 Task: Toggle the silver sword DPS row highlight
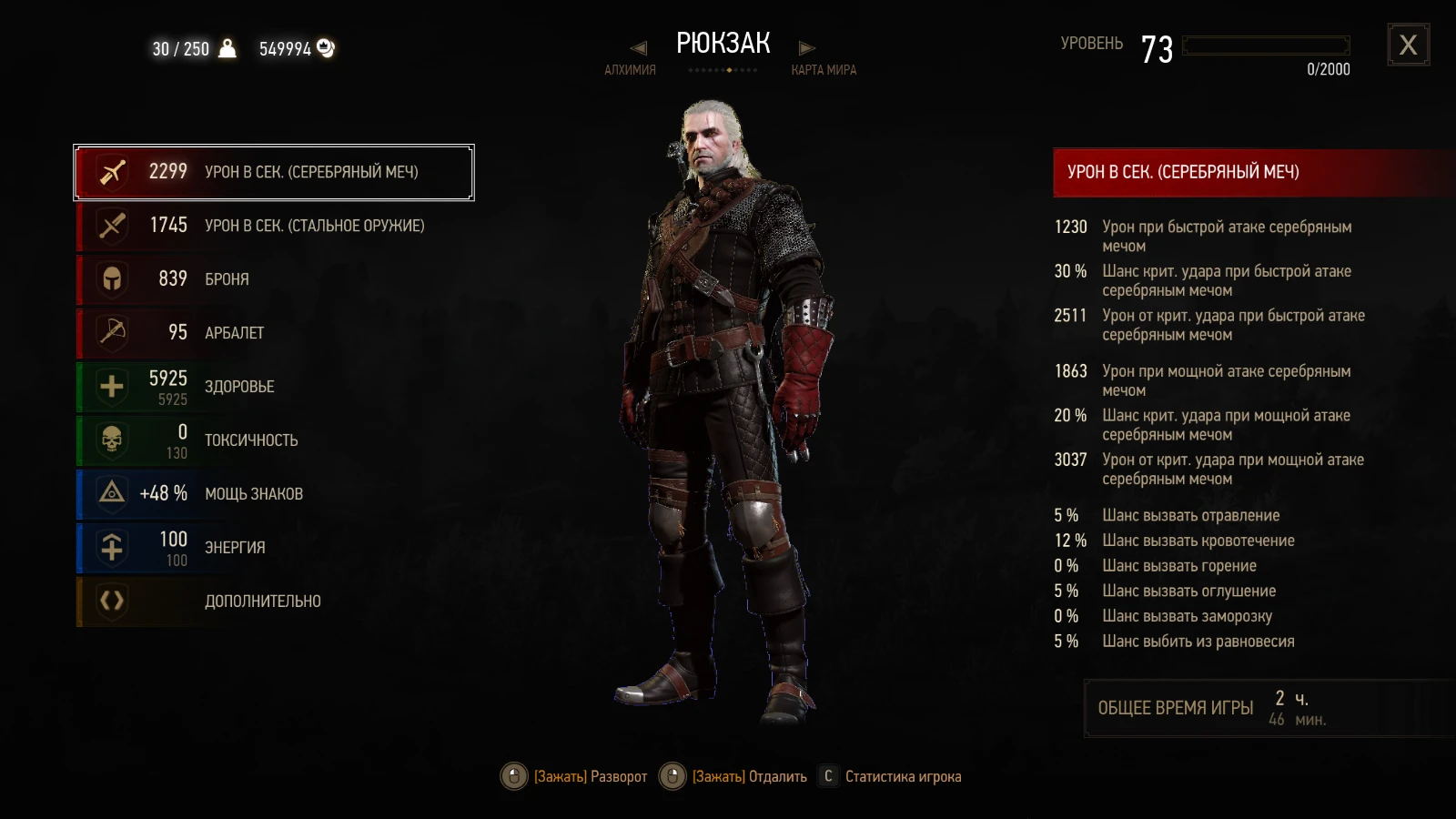(x=273, y=171)
